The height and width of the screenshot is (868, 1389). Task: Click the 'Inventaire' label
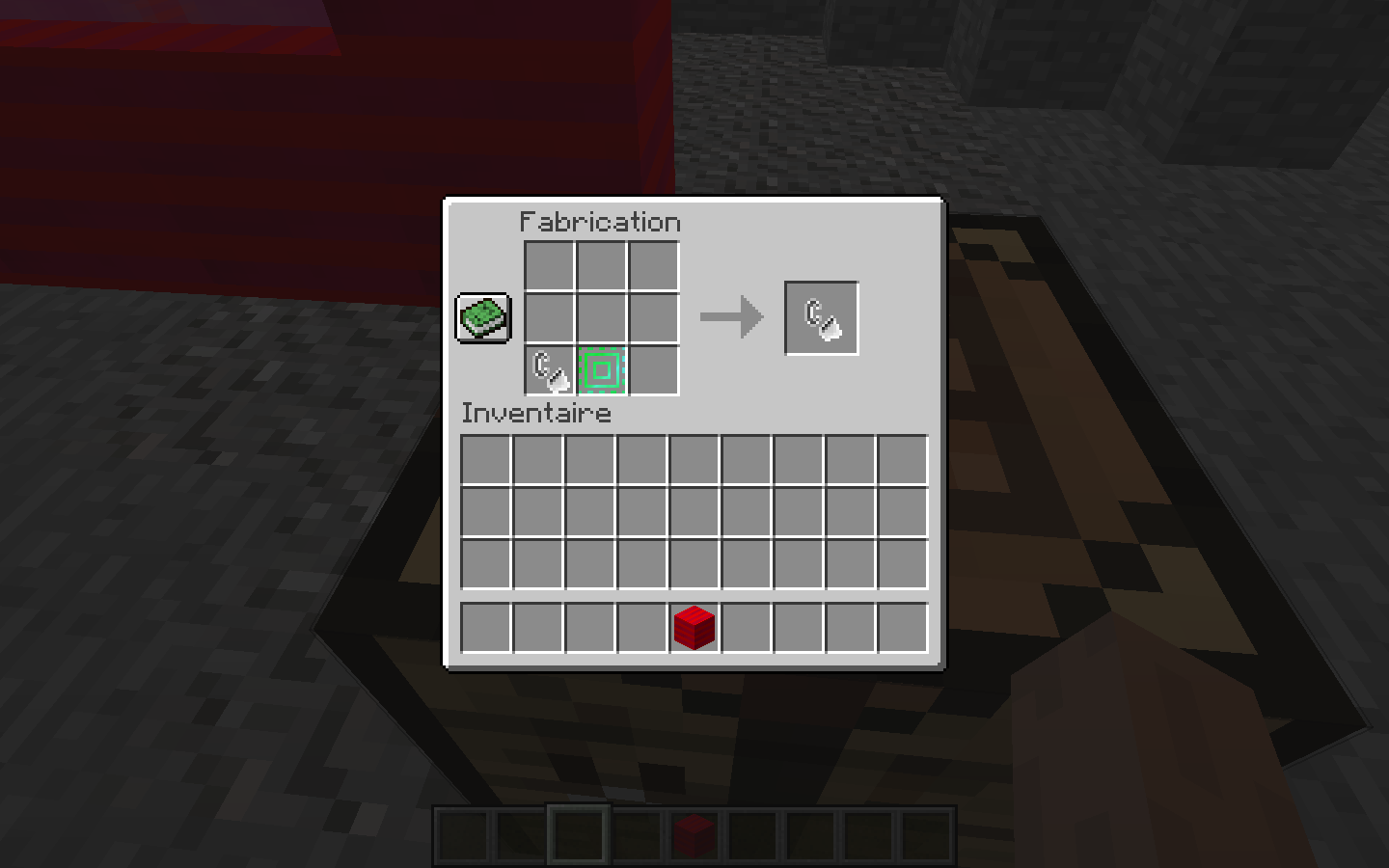536,413
